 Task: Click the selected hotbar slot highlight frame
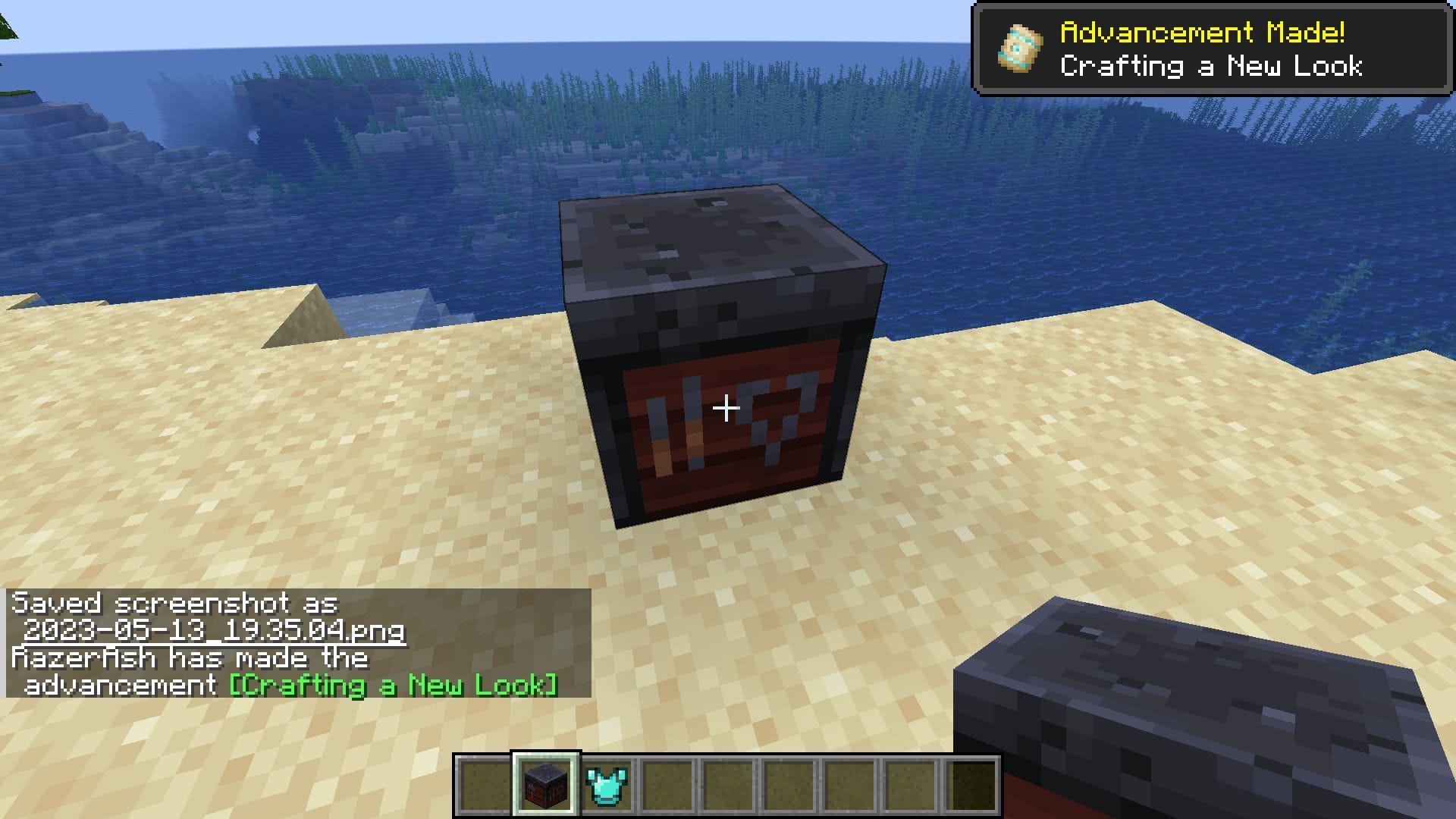[544, 785]
